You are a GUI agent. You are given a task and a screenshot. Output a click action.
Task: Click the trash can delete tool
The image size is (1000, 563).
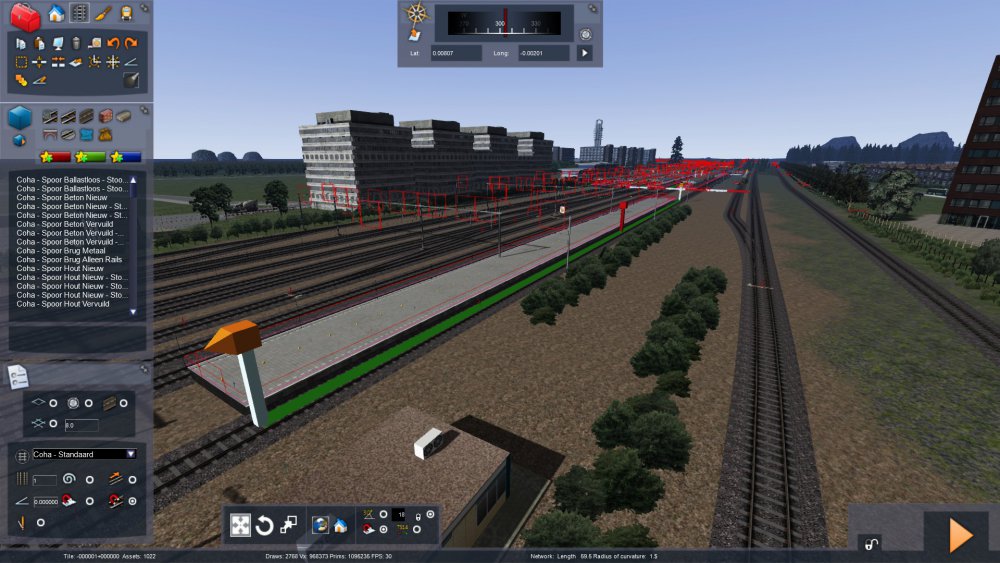point(75,43)
